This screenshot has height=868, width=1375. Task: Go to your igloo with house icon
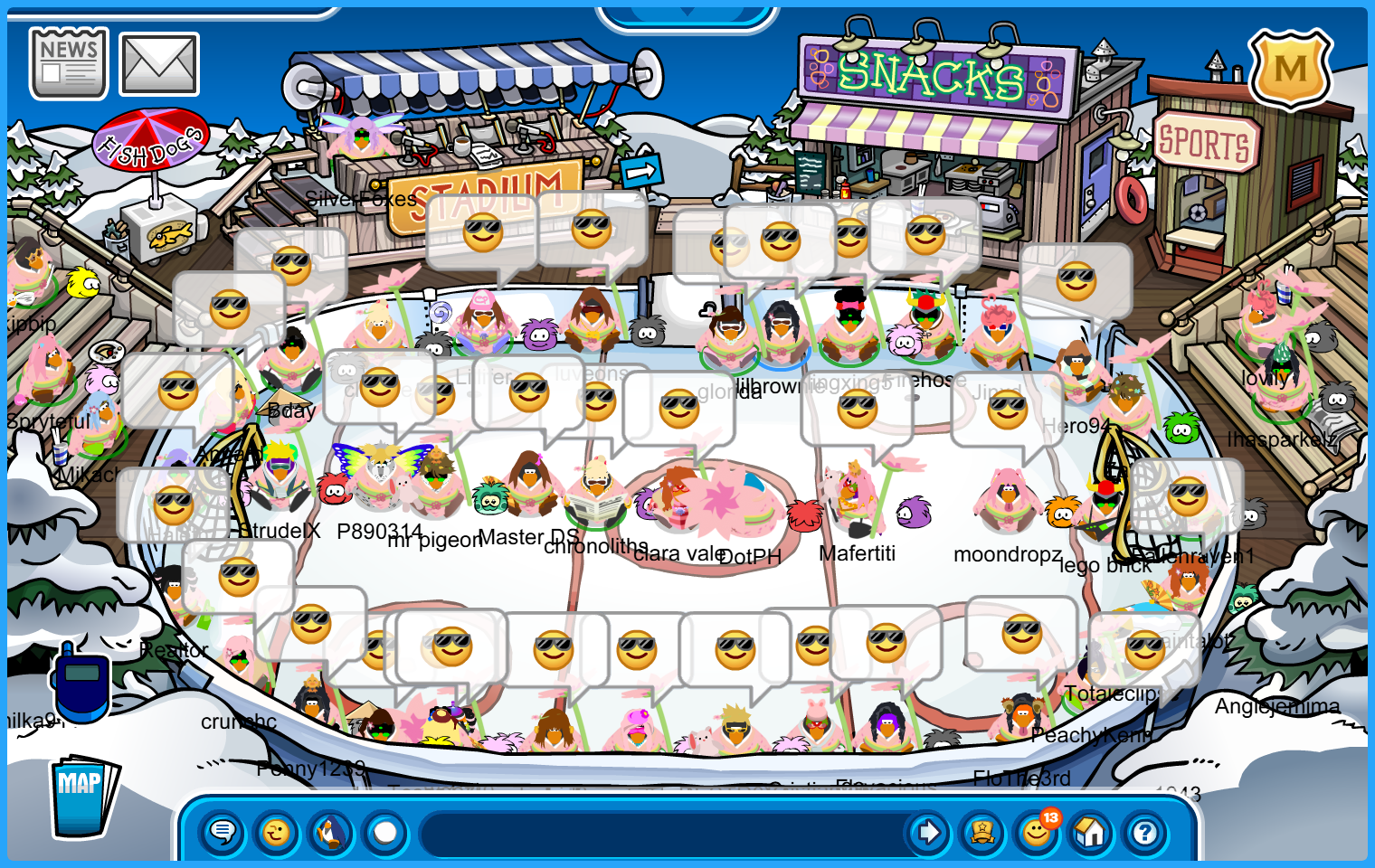pos(1091,832)
